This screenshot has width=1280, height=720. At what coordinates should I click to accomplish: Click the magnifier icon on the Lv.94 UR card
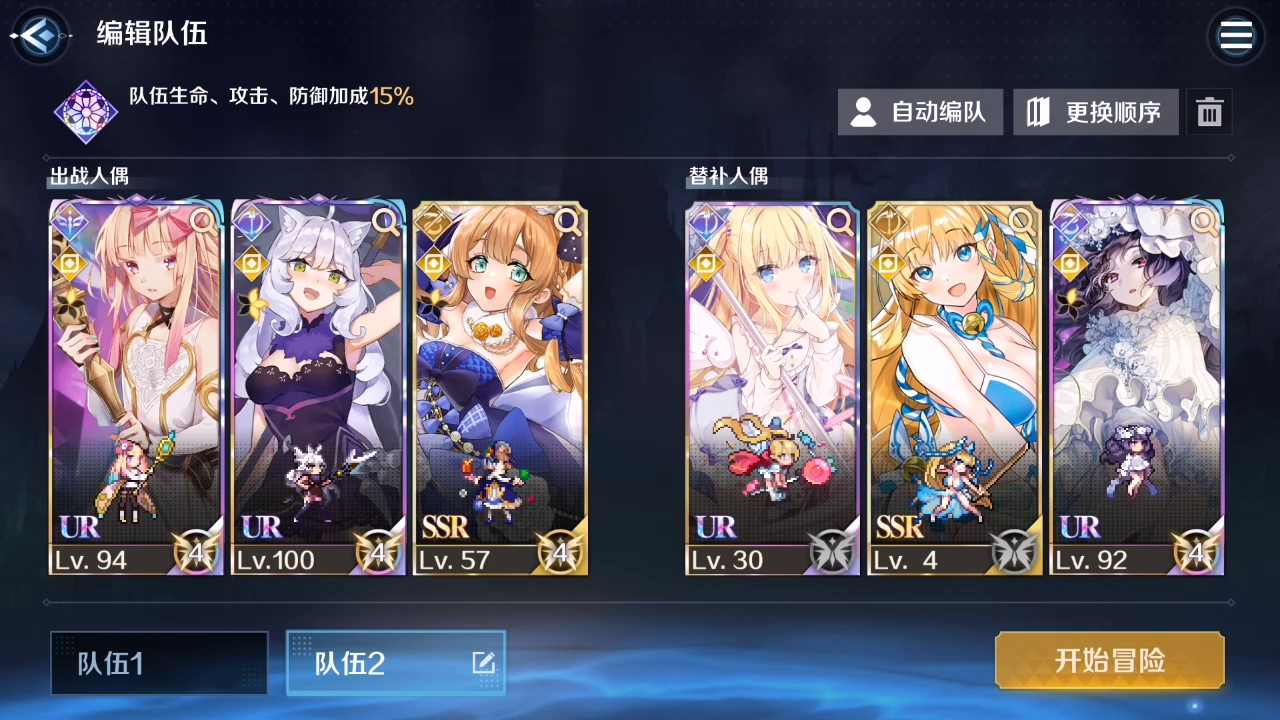coord(203,223)
